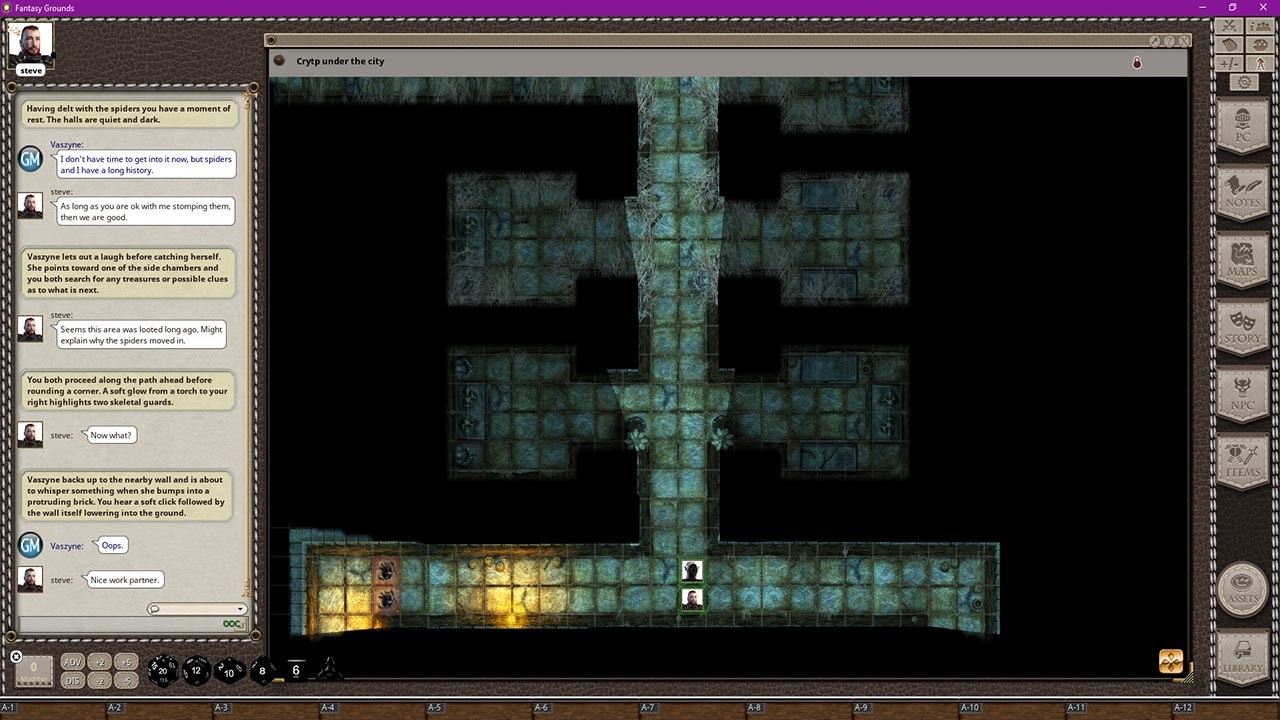Switch to hotkey tab A-3
1280x720 pixels.
222,706
